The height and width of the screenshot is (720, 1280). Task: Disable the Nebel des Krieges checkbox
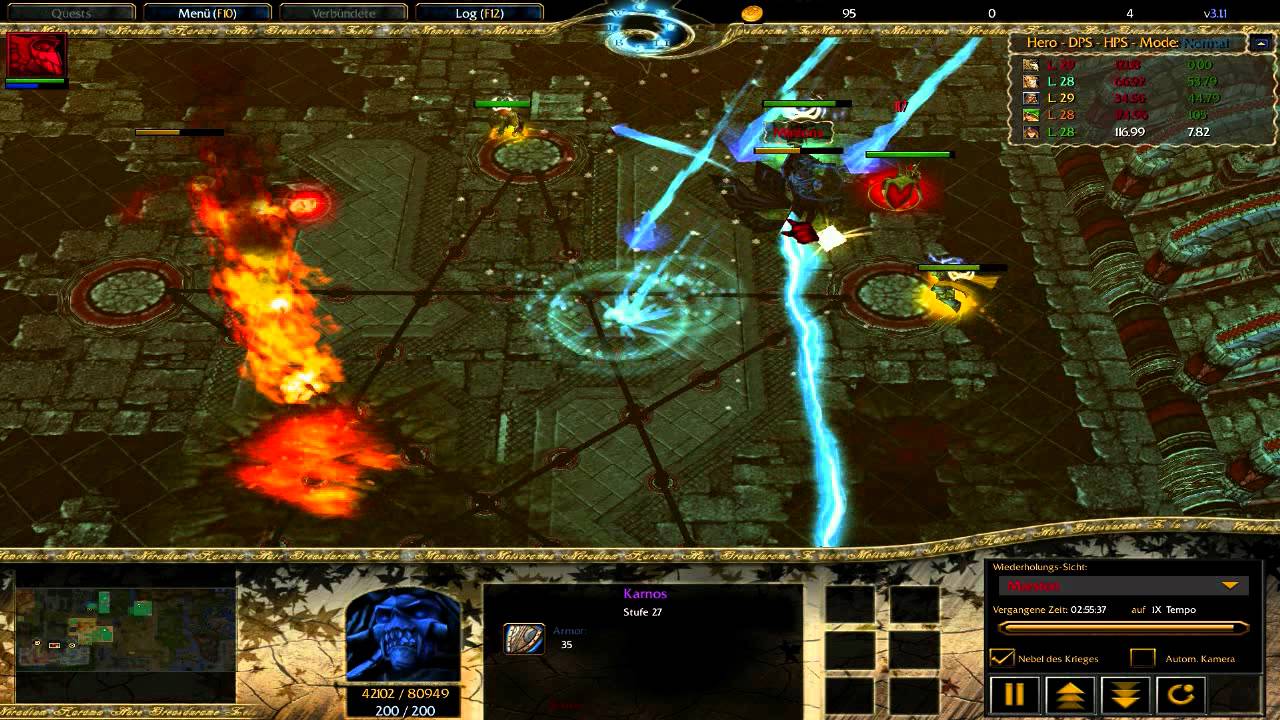coord(1002,659)
